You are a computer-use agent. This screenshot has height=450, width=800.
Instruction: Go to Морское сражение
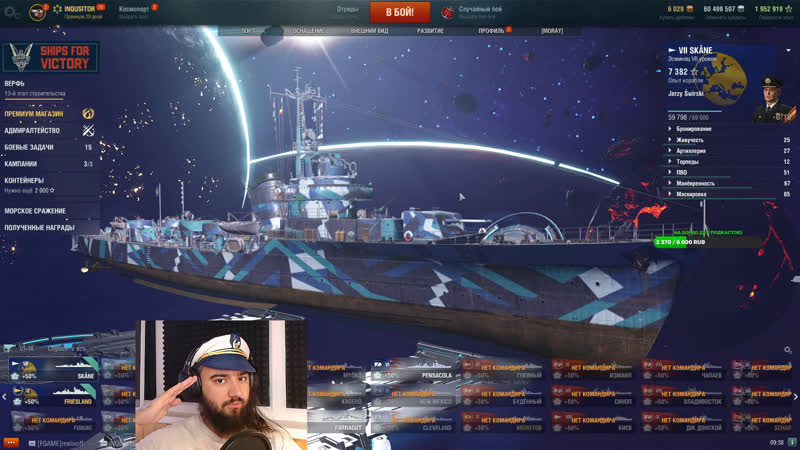point(35,211)
